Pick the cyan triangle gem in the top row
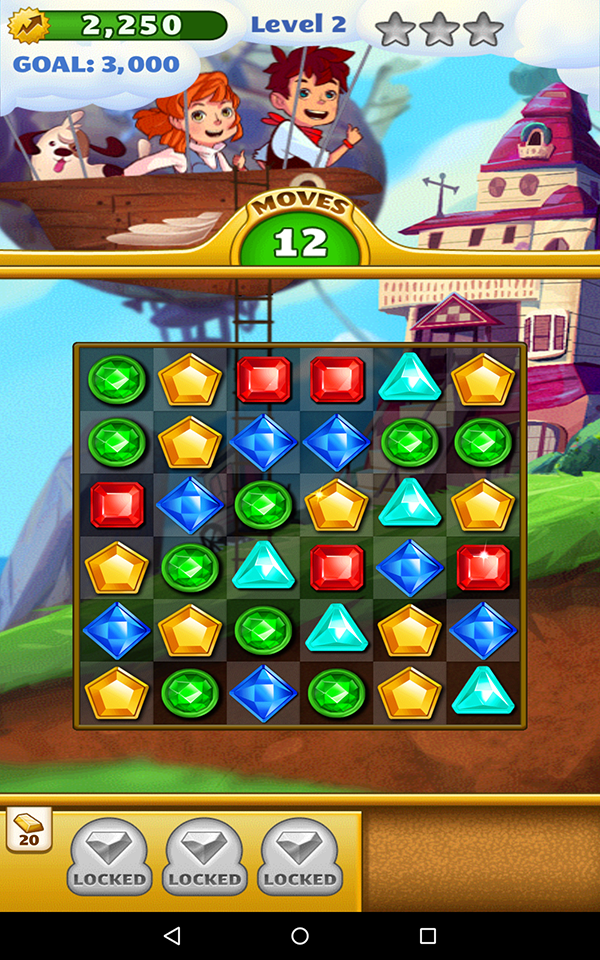This screenshot has width=600, height=960. click(410, 380)
